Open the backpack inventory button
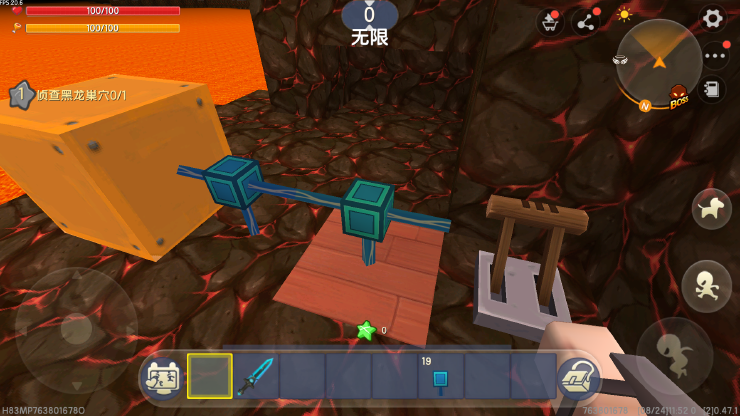This screenshot has width=740, height=416. click(577, 377)
